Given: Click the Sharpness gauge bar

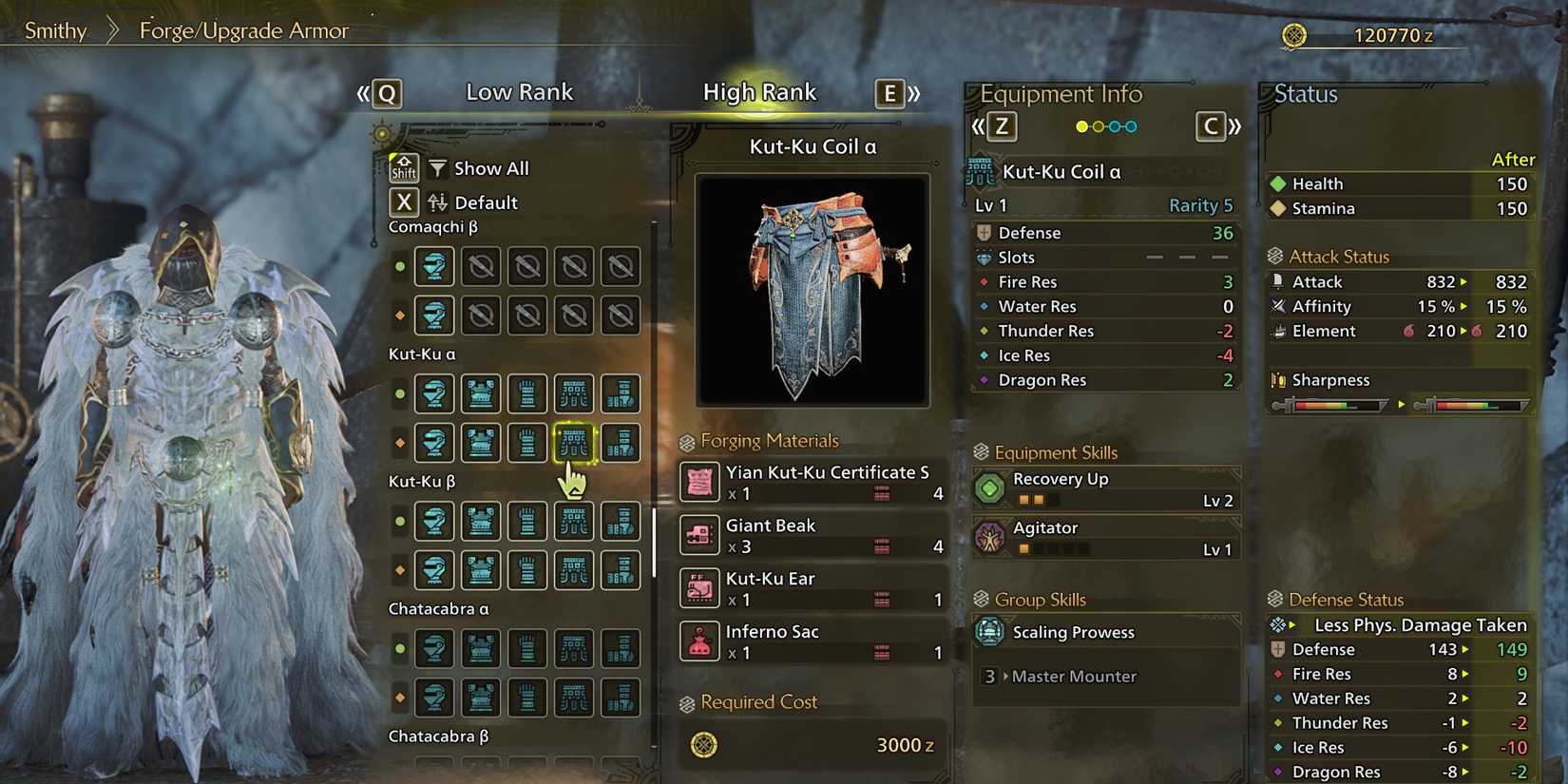Looking at the screenshot, I should click(1330, 404).
